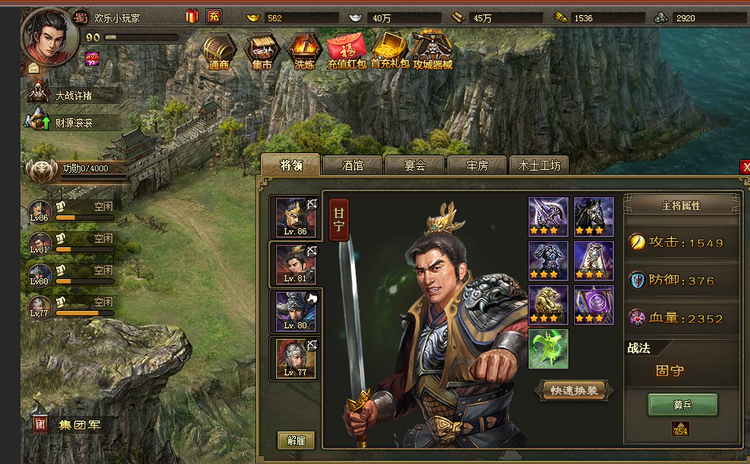Claim the 充值红包 red envelope
750x464 pixels.
346,50
